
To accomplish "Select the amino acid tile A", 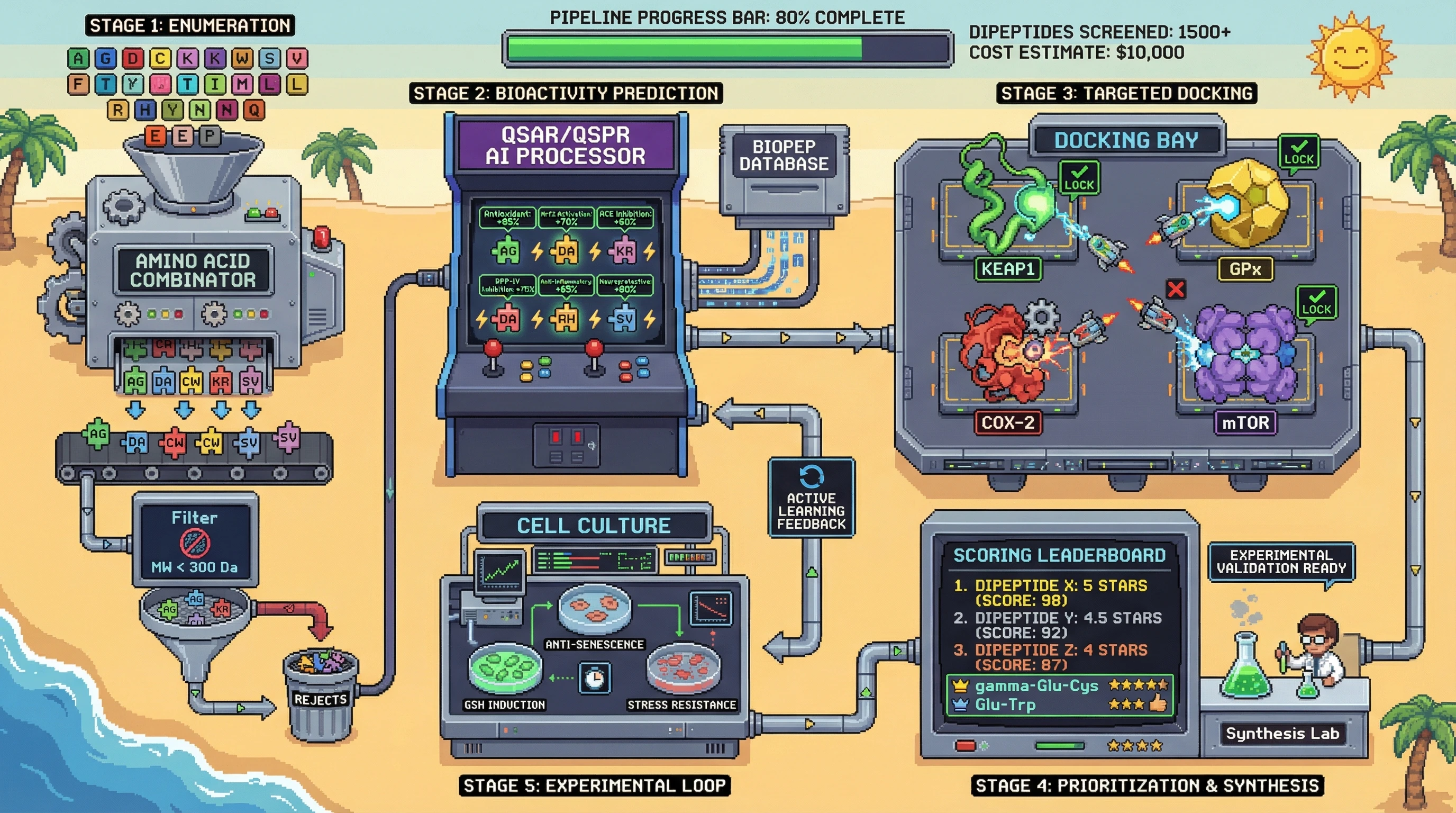I will [x=78, y=58].
